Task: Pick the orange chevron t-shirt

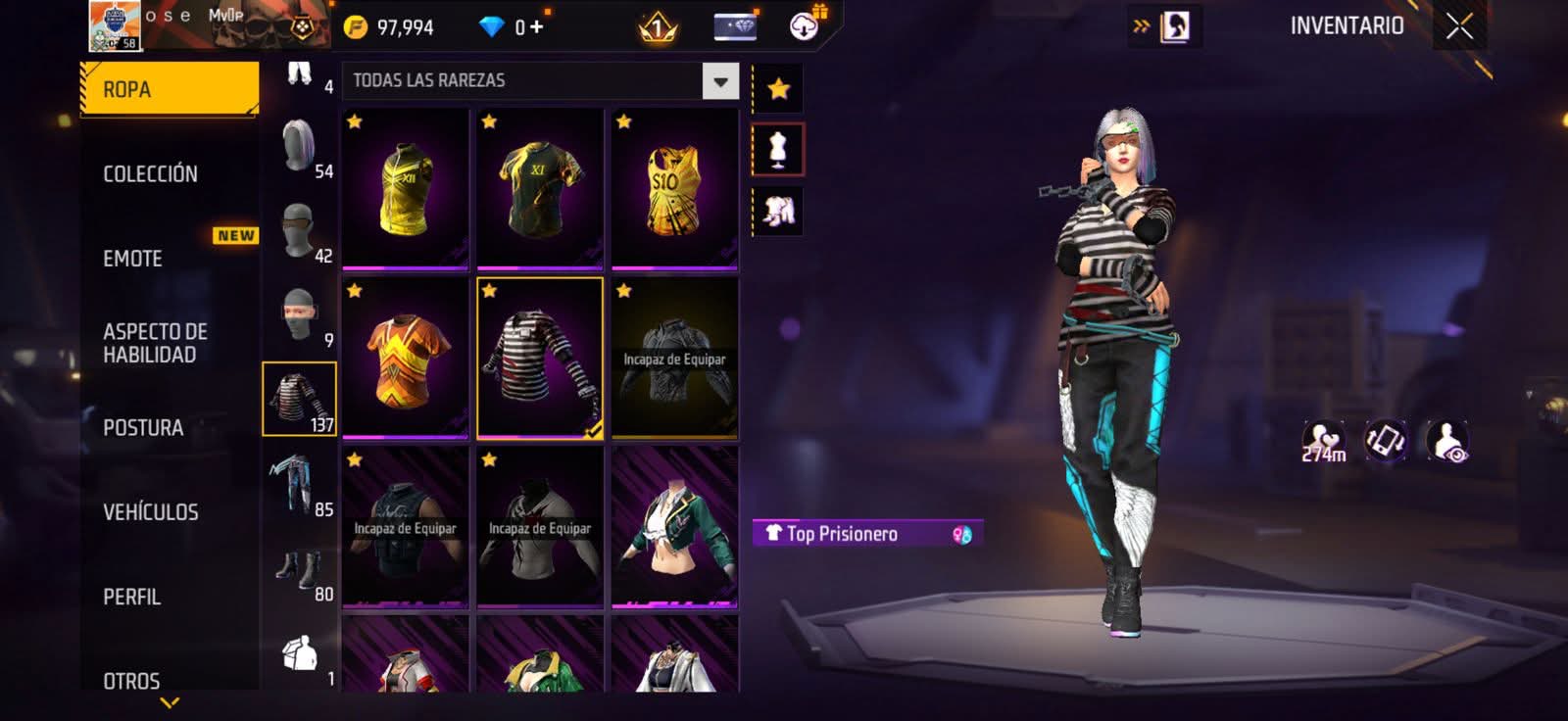Action: 406,359
